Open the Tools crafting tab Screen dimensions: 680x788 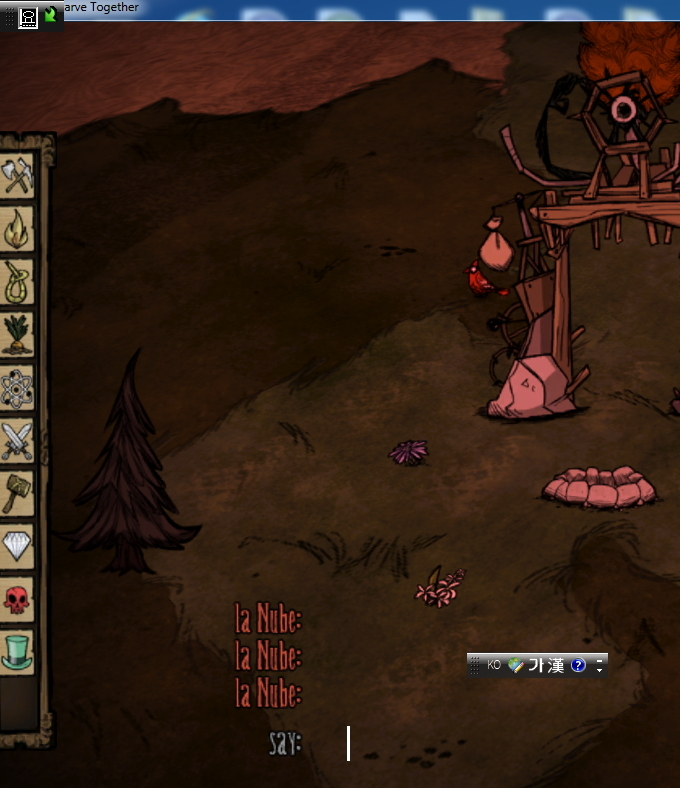click(x=17, y=177)
